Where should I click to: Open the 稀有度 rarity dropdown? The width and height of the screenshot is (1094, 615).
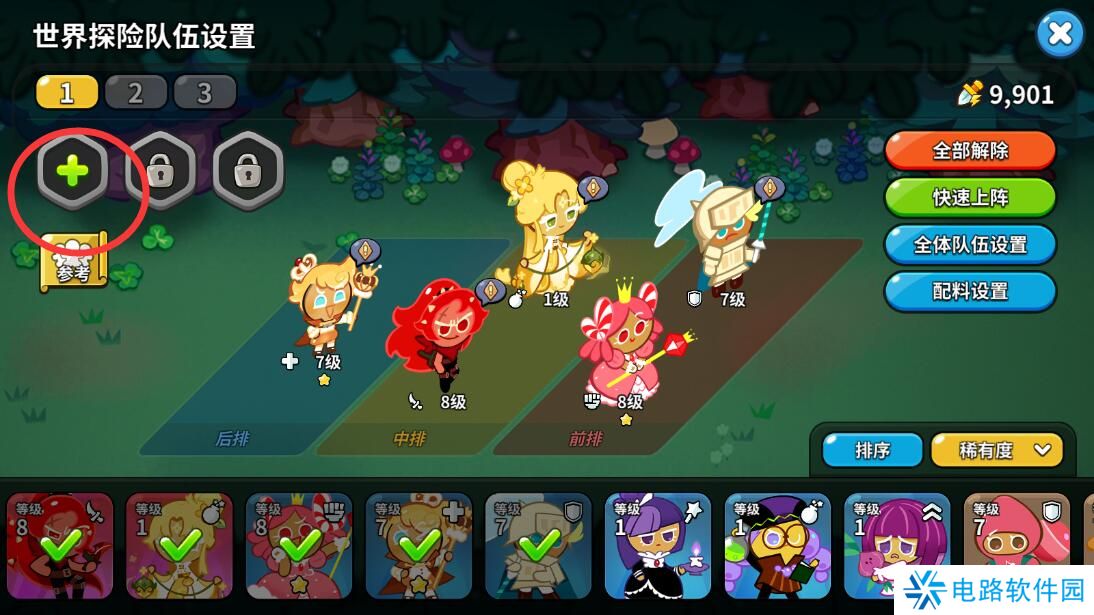pos(996,451)
